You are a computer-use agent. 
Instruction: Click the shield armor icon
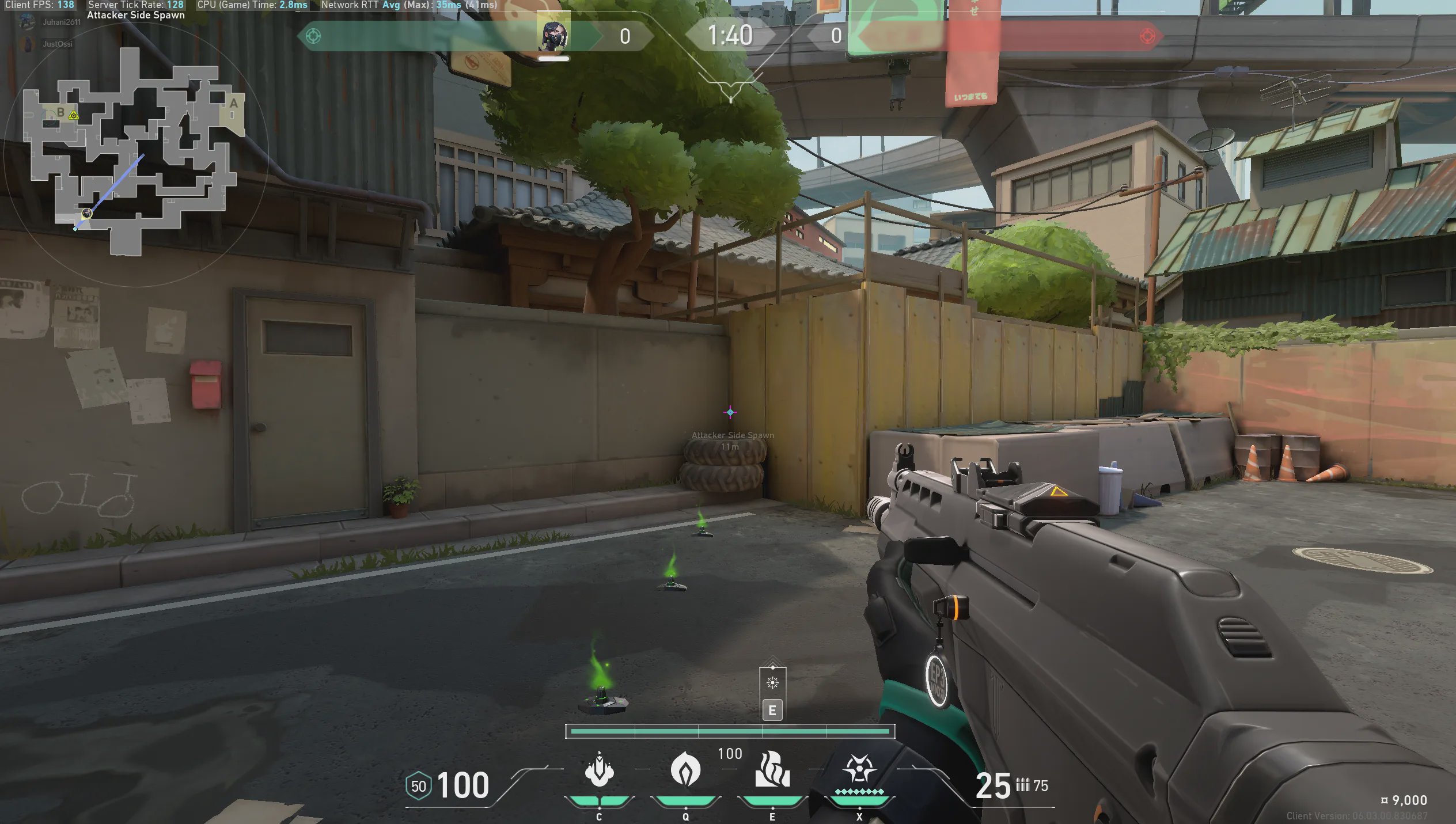(419, 786)
